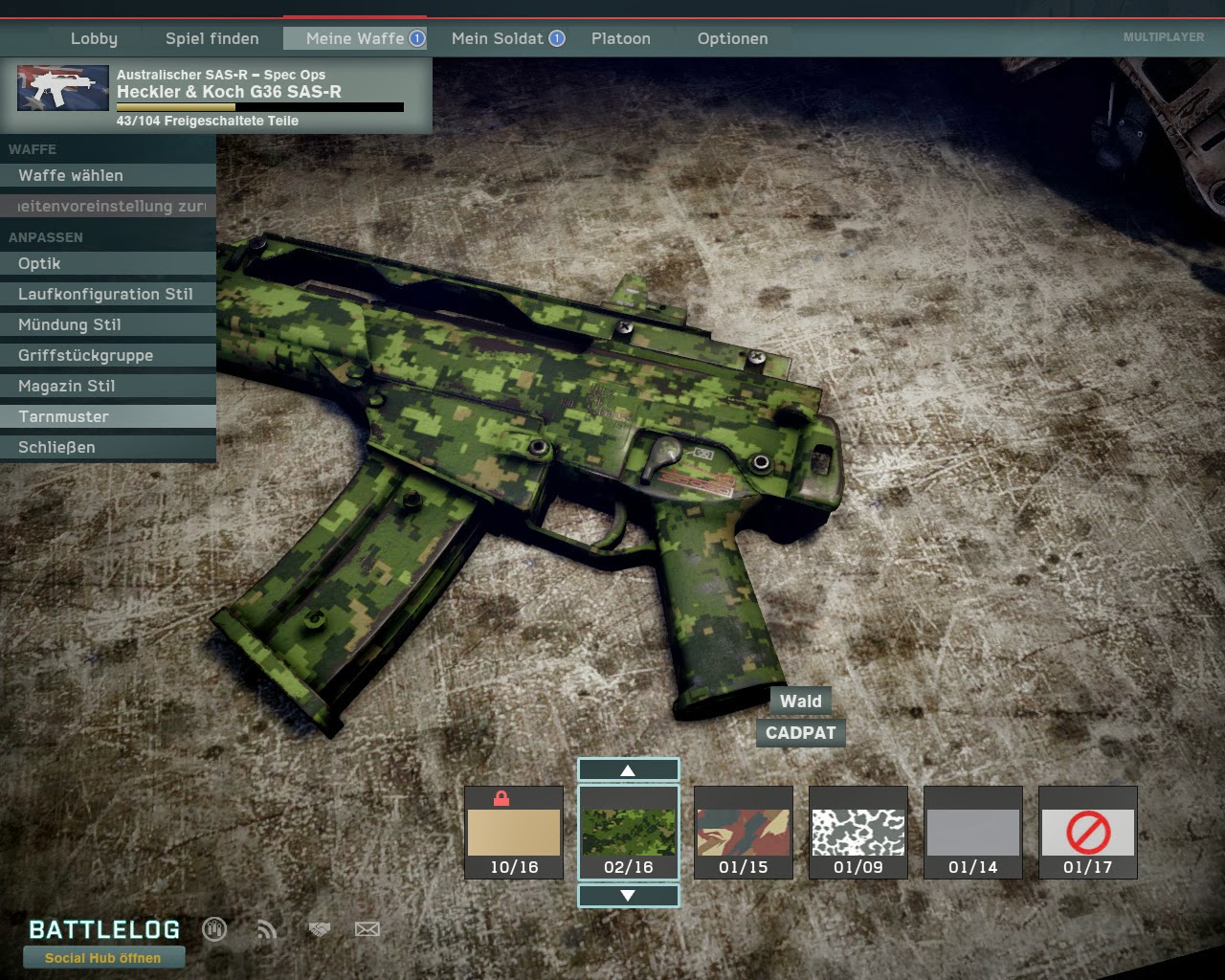The width and height of the screenshot is (1225, 980).
Task: Go to the Platoon tab
Action: click(620, 38)
